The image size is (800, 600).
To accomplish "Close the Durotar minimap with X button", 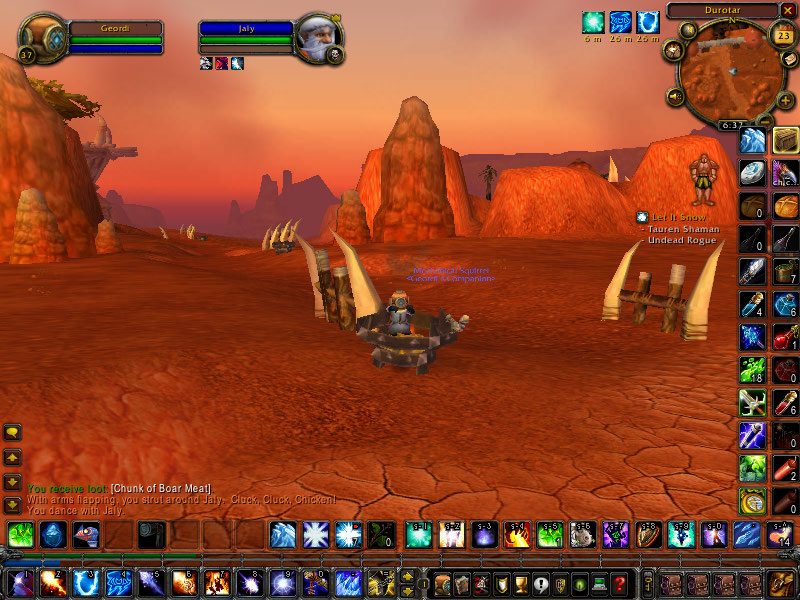I will tap(790, 11).
